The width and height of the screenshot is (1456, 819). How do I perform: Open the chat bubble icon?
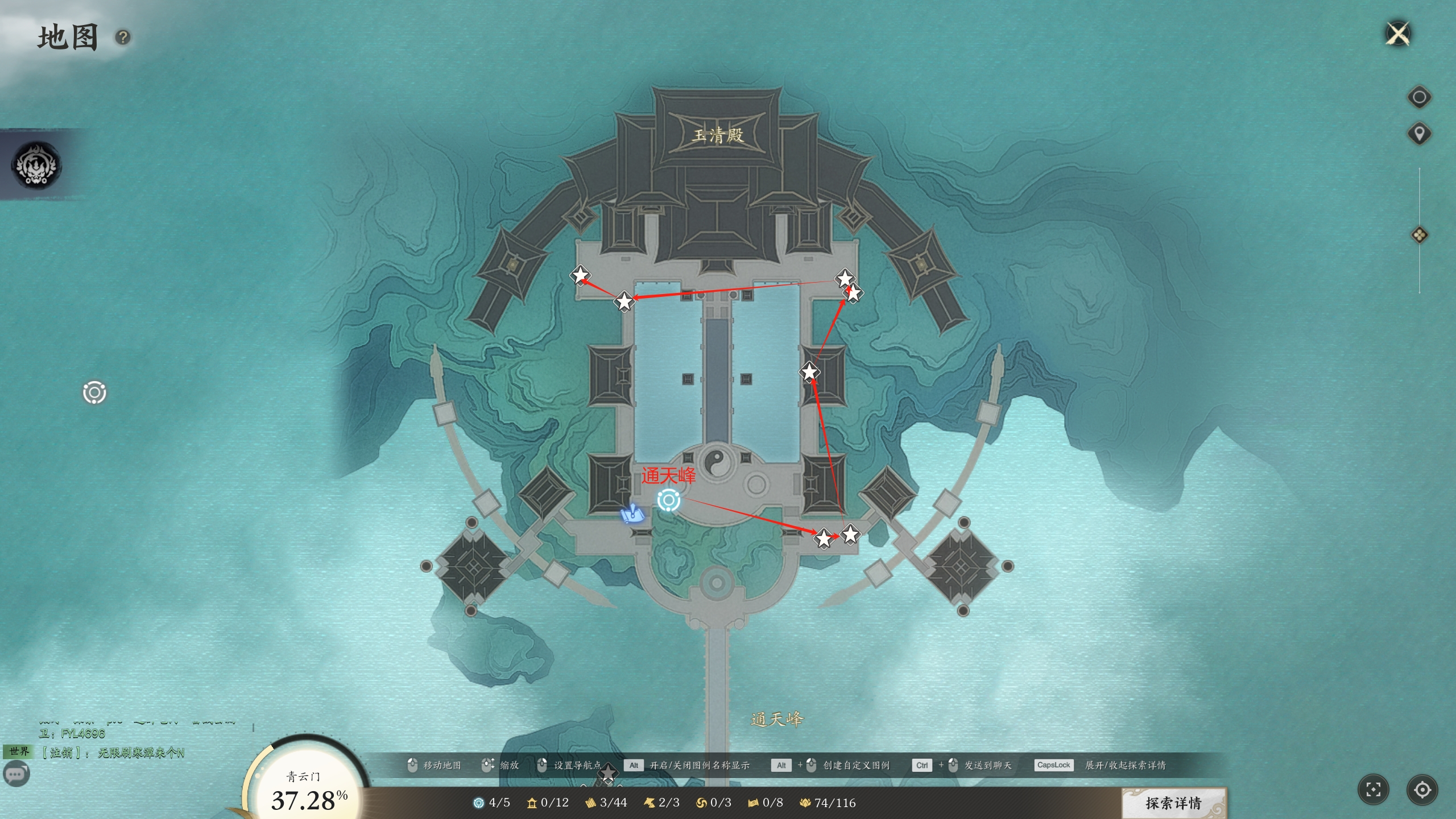tap(16, 774)
